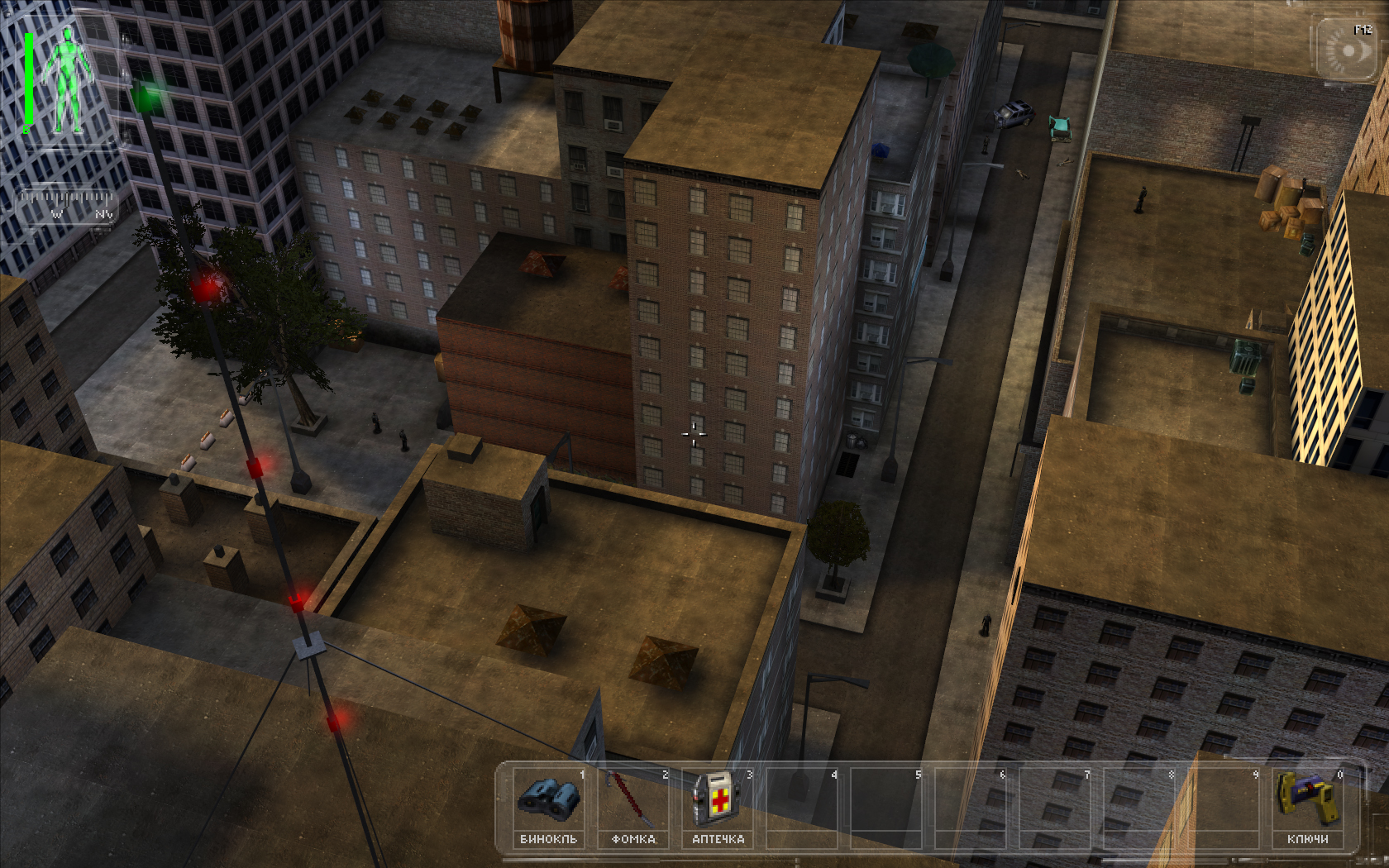Screen dimensions: 1389x868
Task: Click the compass strip
Action: [67, 204]
